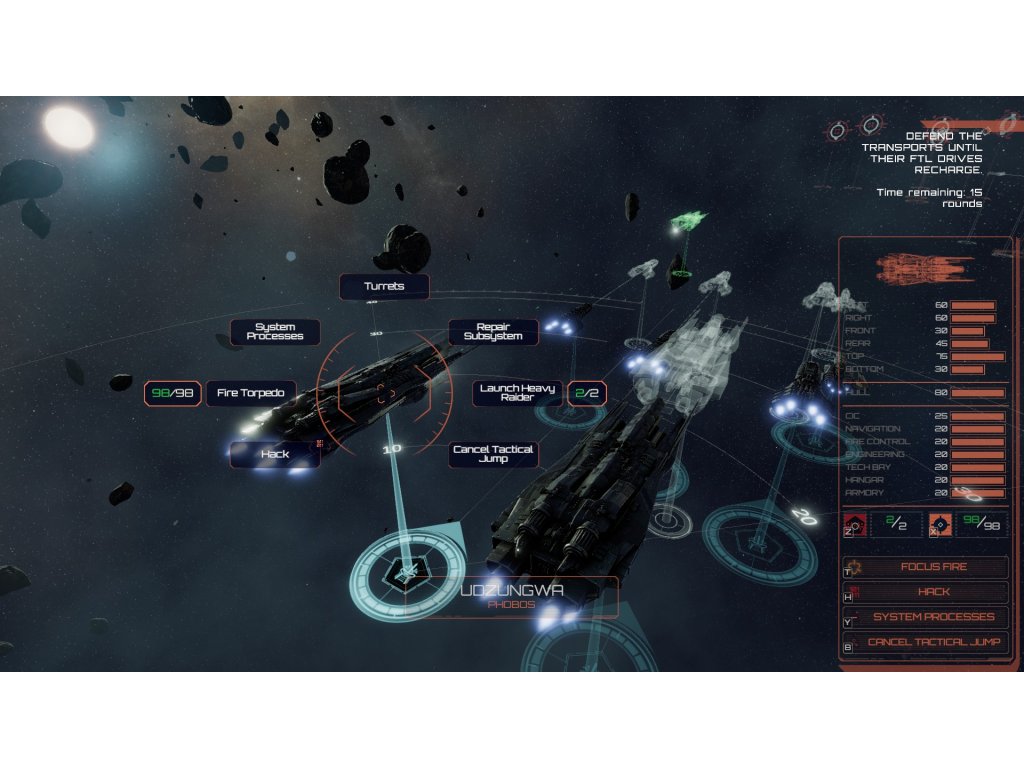
Task: Select the Udzungwa Phobos ship label
Action: coord(512,596)
